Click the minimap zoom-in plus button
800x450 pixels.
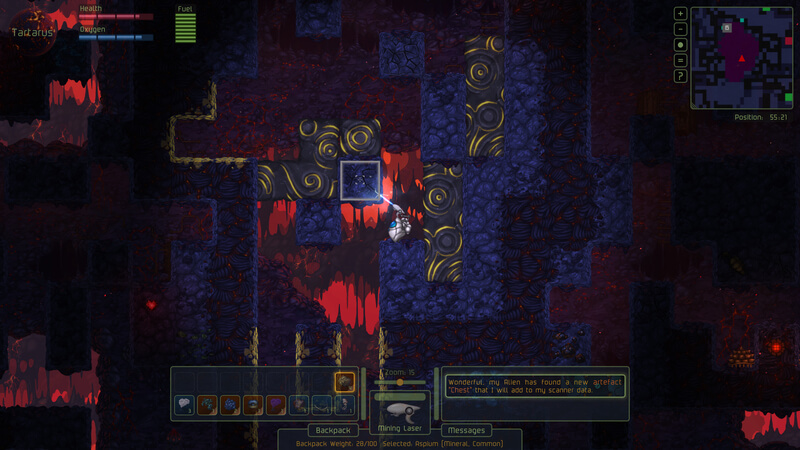point(681,14)
